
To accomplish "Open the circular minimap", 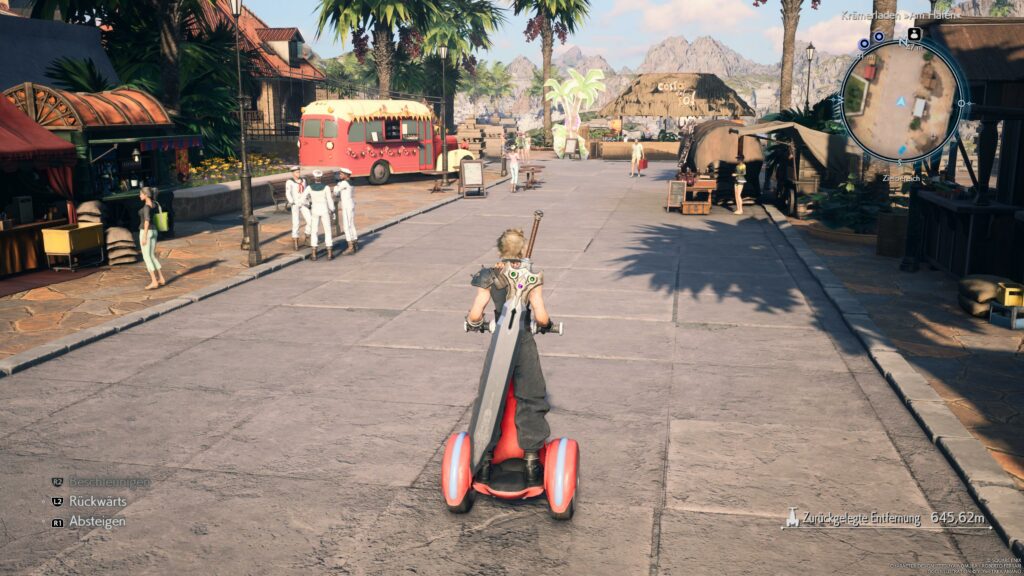I will [x=900, y=101].
